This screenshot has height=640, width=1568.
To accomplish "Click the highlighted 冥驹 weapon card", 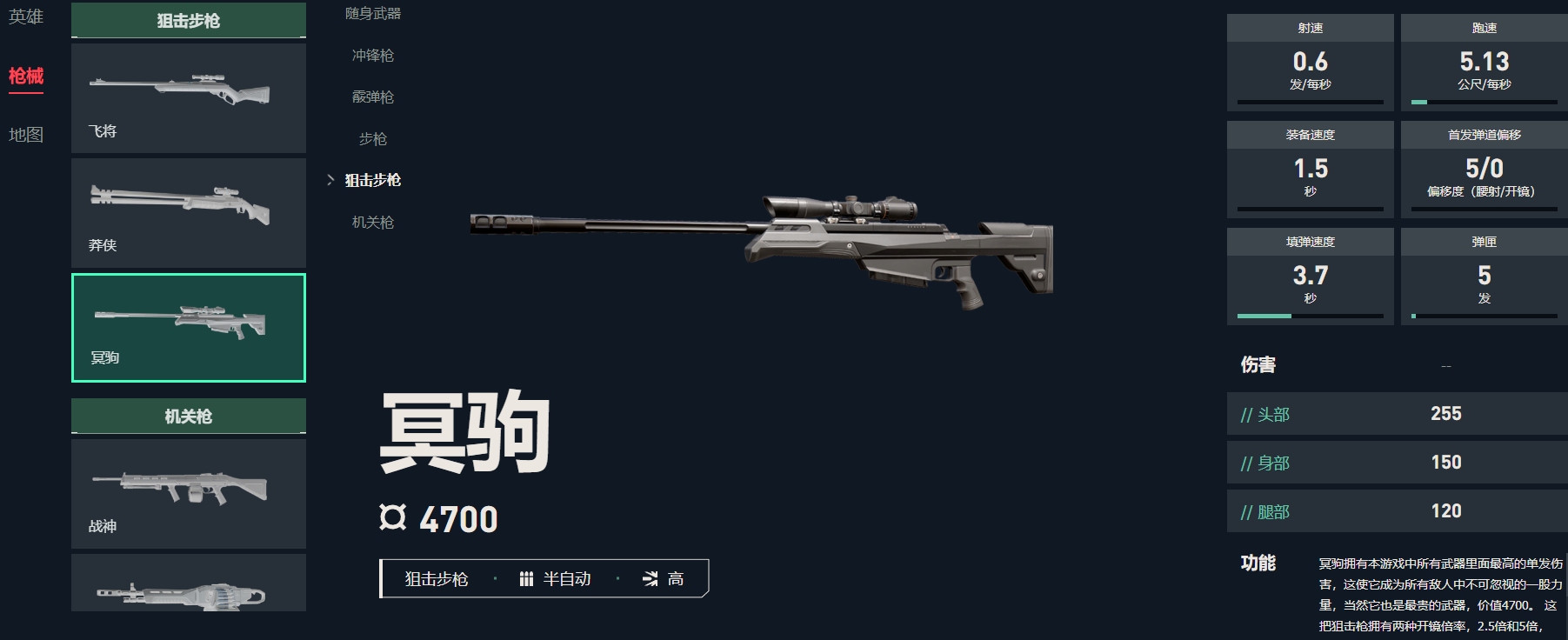I will coord(189,328).
